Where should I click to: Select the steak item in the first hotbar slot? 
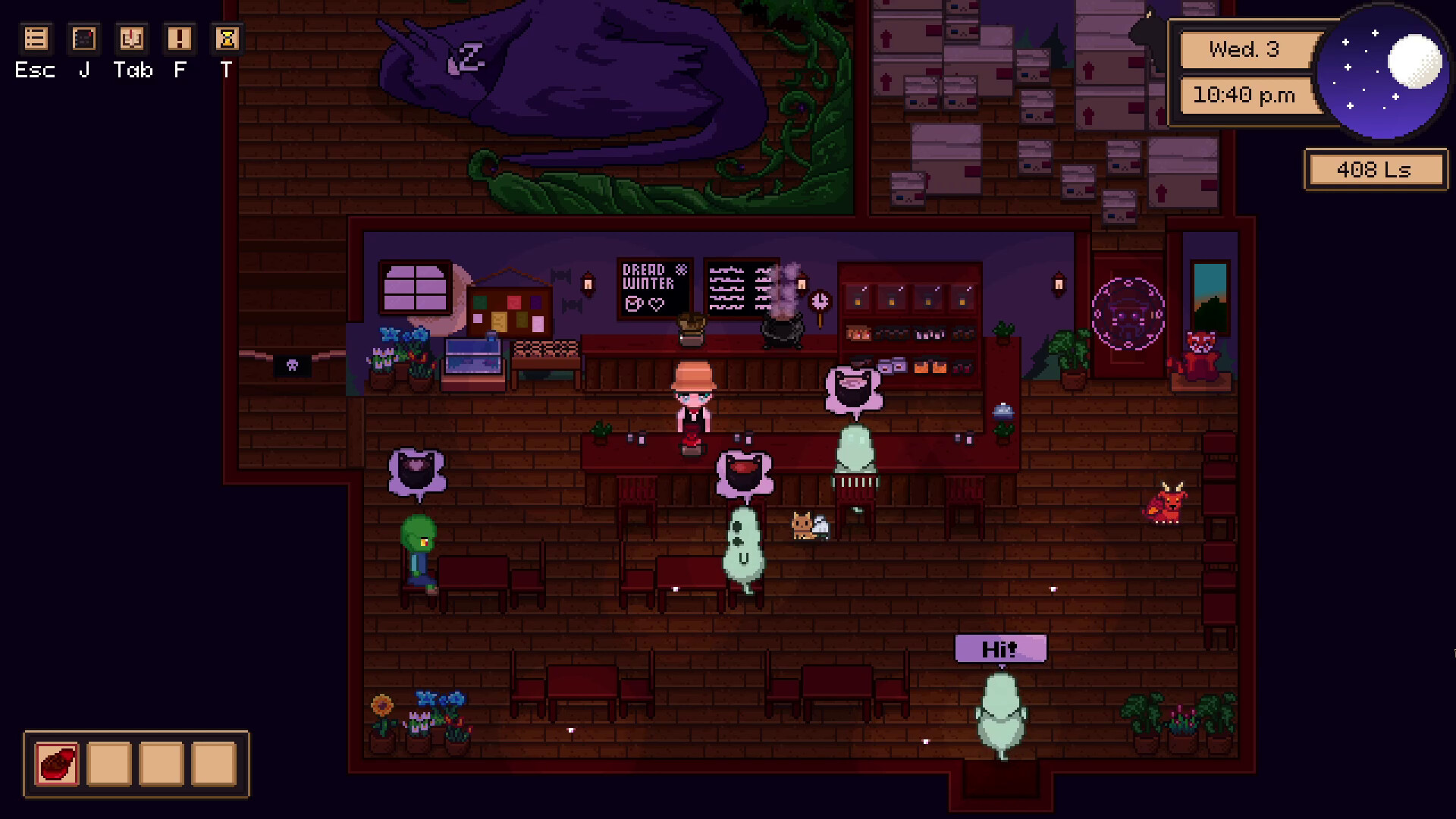pos(55,765)
